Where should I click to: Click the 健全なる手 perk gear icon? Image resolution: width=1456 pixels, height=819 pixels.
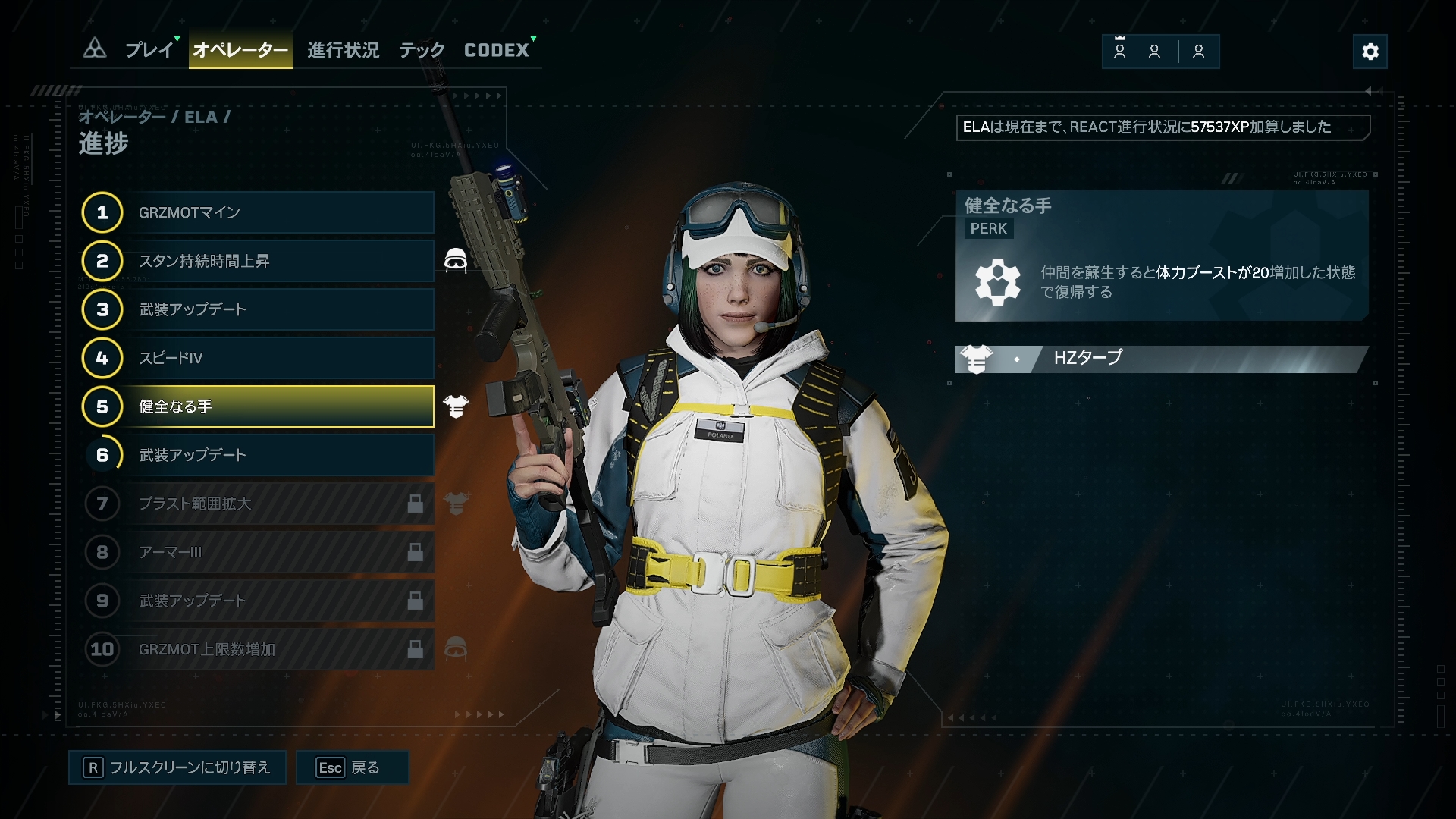point(997,282)
